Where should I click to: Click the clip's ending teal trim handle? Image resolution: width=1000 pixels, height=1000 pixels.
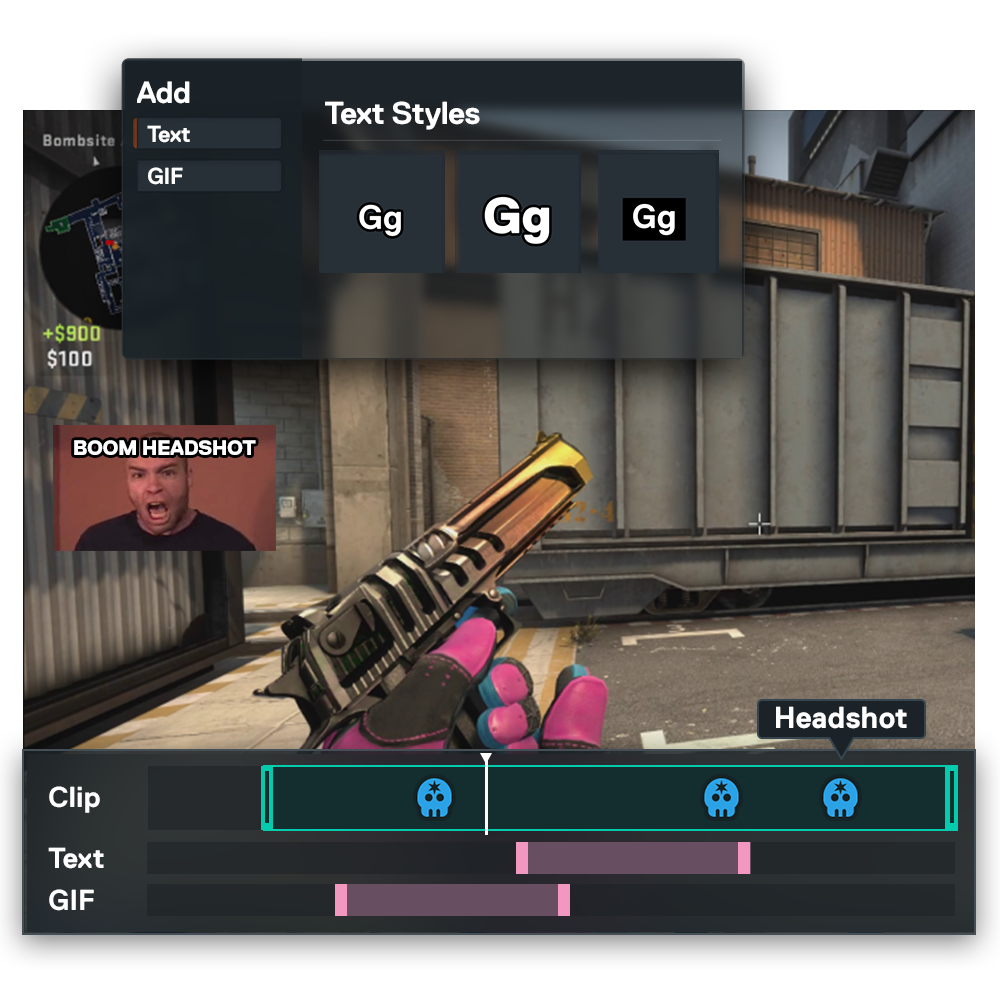pyautogui.click(x=951, y=798)
